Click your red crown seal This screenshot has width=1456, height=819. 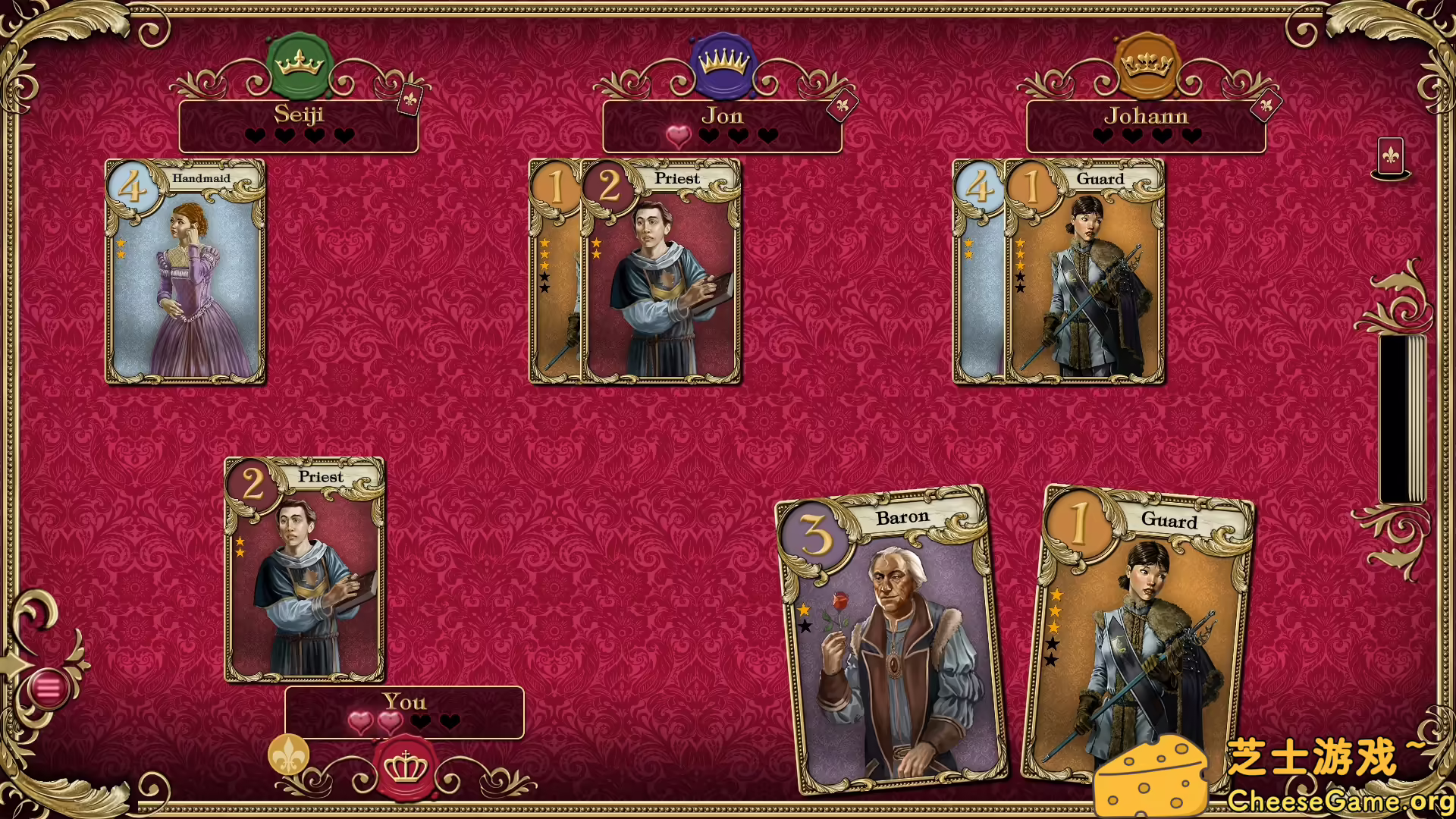tap(405, 767)
